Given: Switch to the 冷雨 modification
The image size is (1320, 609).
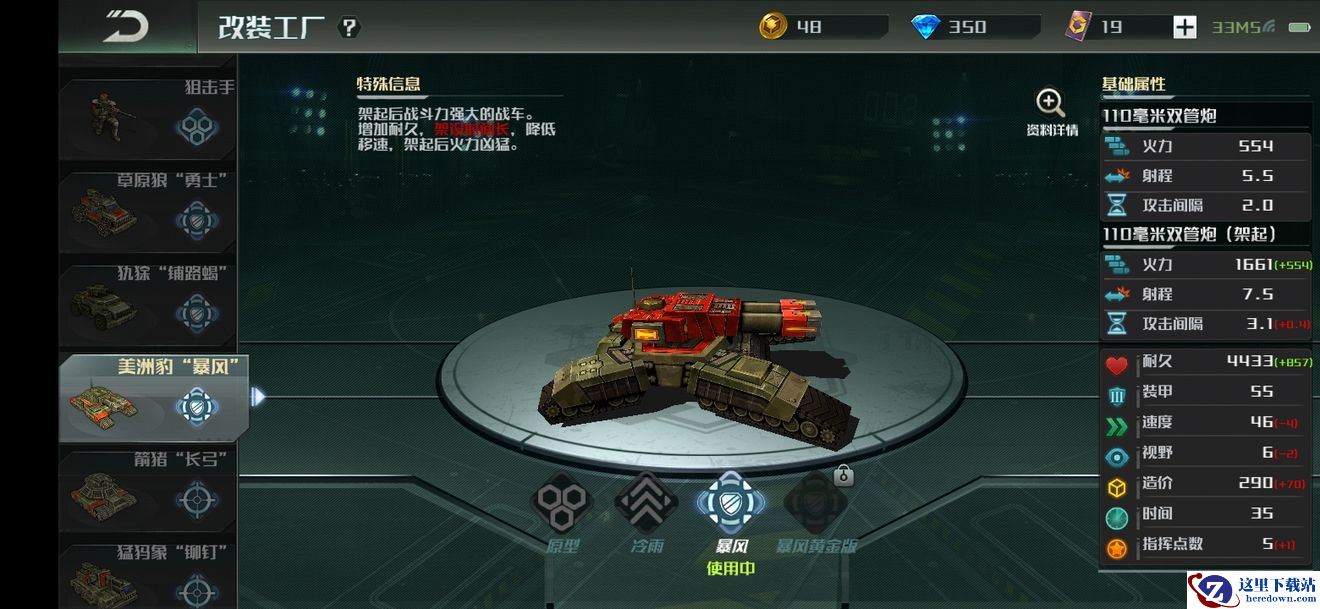Looking at the screenshot, I should click(646, 505).
